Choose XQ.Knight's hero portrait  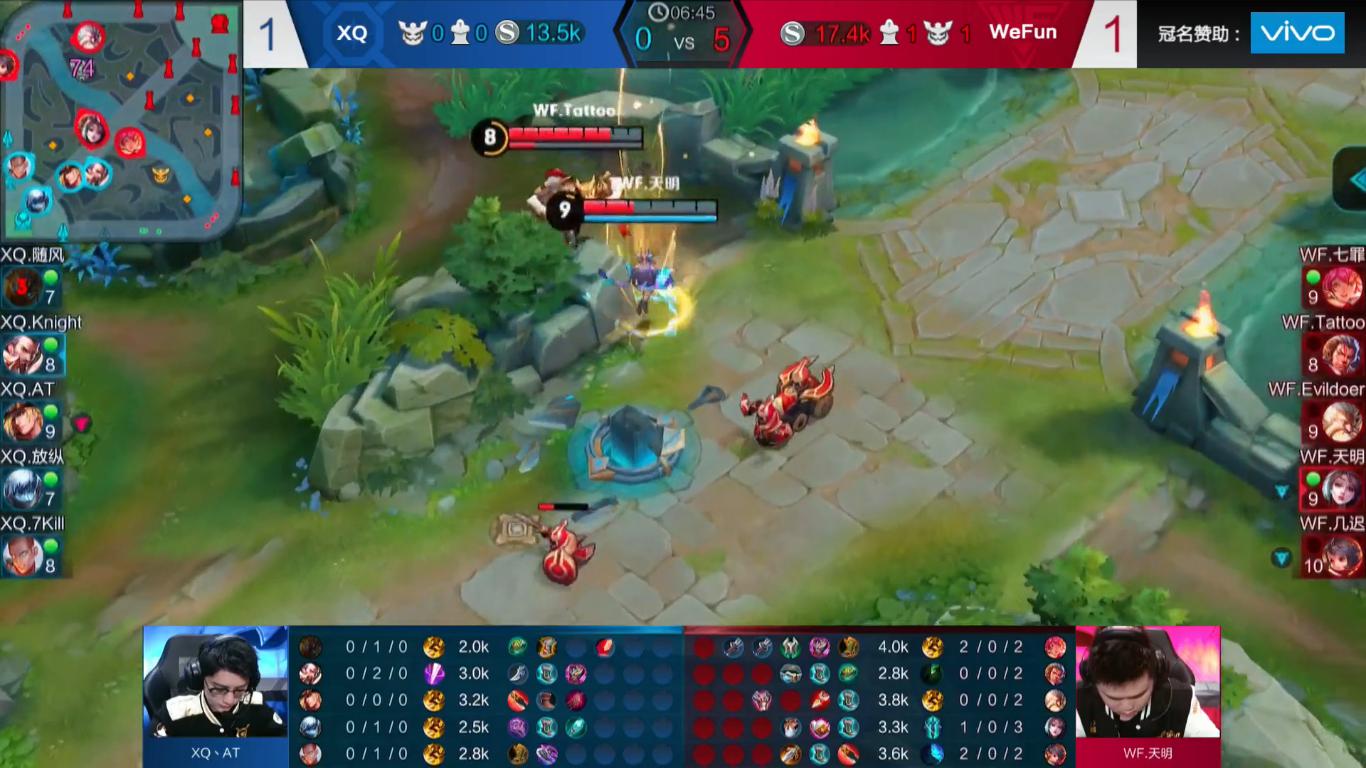pos(22,355)
